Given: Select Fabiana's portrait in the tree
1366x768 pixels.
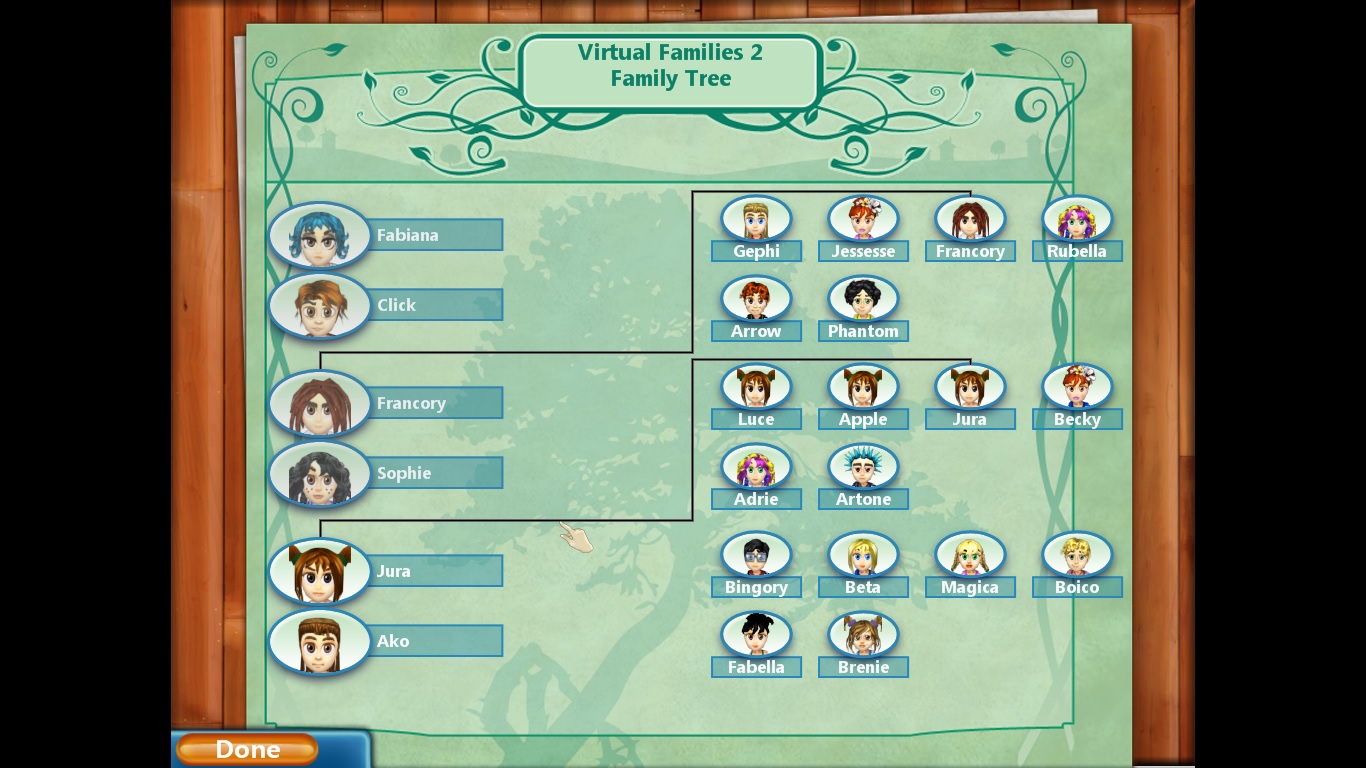Looking at the screenshot, I should click(x=319, y=236).
